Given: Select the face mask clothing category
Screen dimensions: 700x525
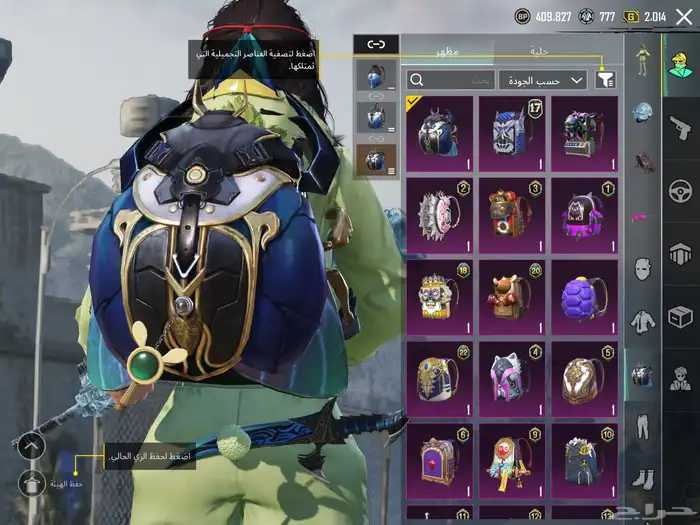Looking at the screenshot, I should [x=642, y=268].
